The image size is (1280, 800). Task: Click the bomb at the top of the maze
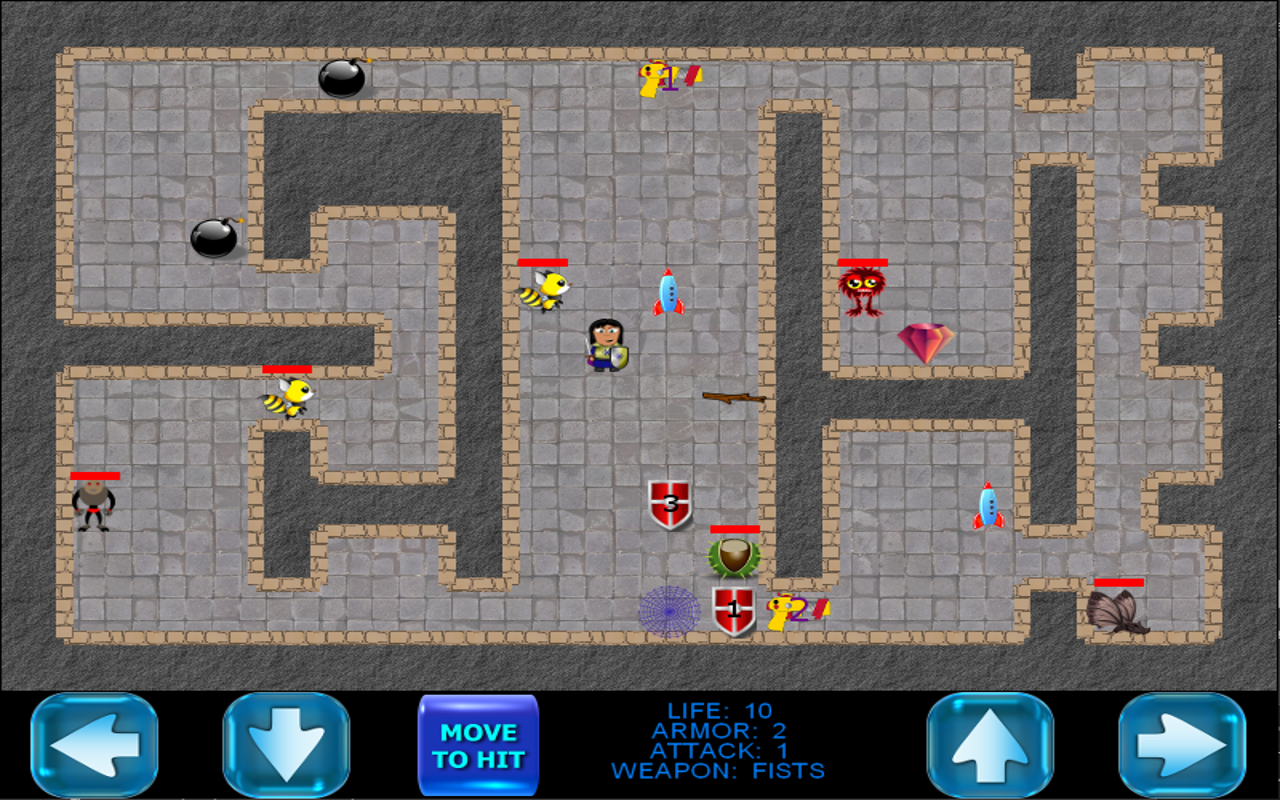(x=341, y=80)
